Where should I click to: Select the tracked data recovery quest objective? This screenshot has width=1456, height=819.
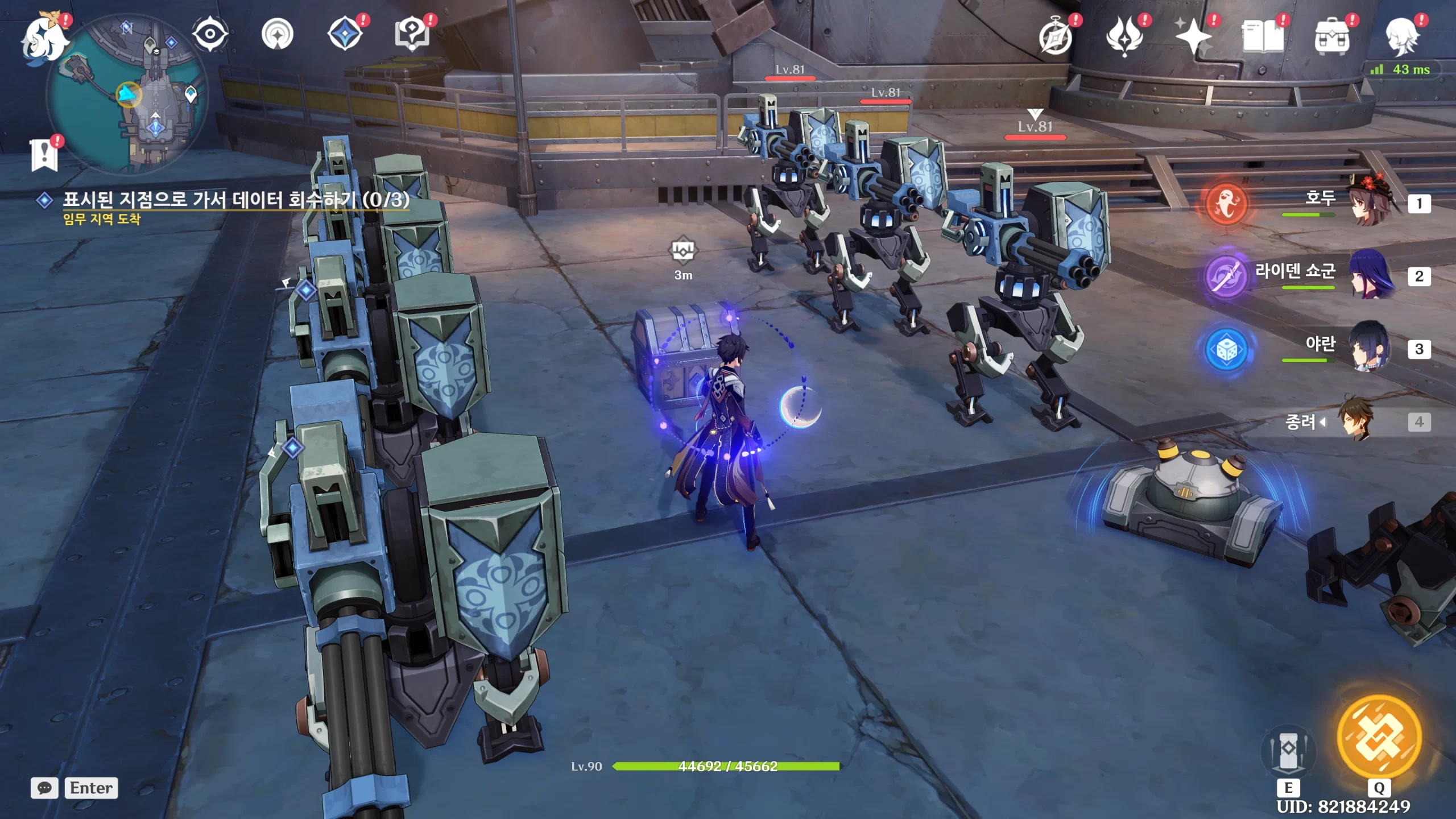(235, 200)
